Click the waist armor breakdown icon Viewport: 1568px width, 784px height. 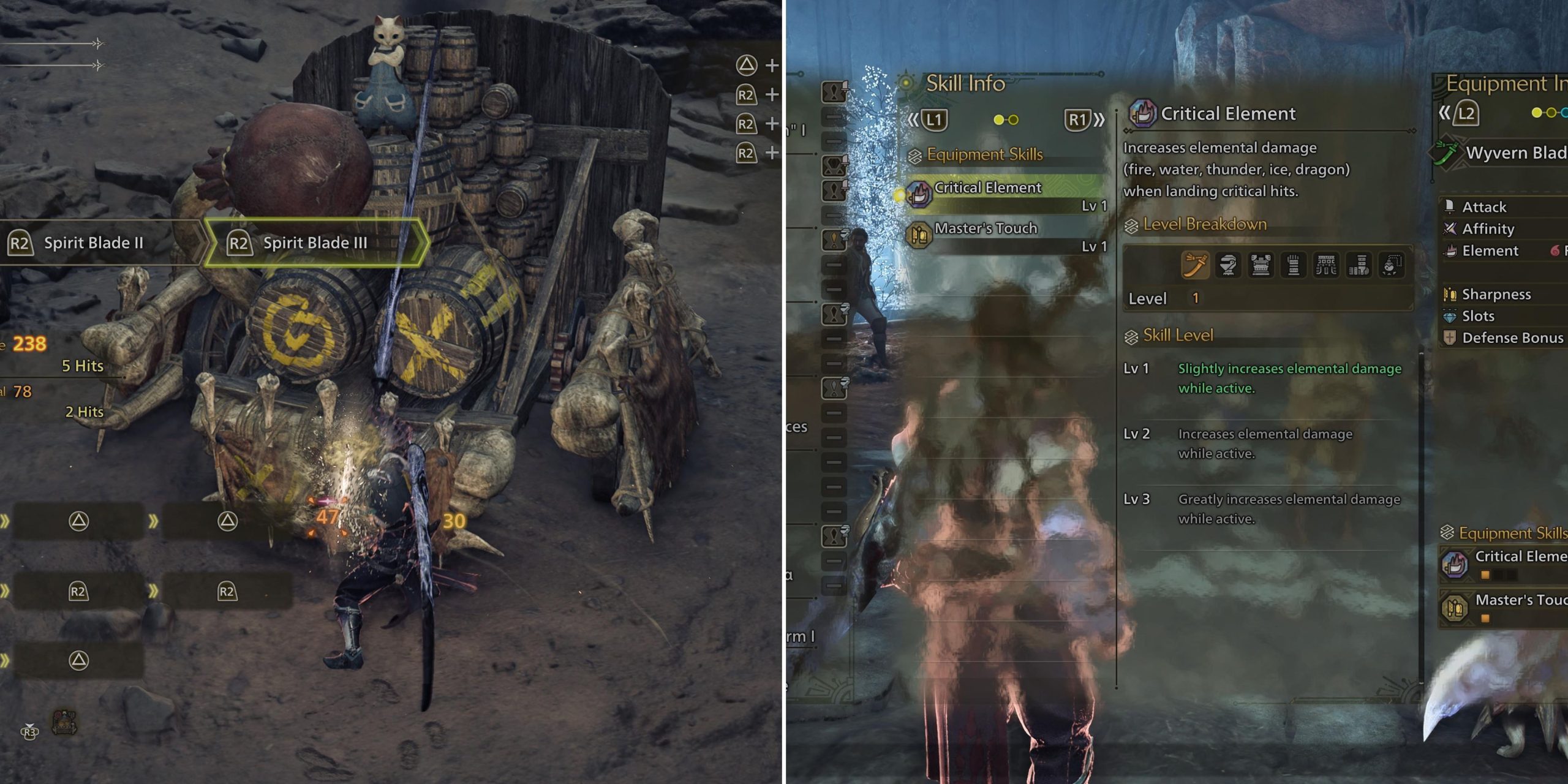1326,265
